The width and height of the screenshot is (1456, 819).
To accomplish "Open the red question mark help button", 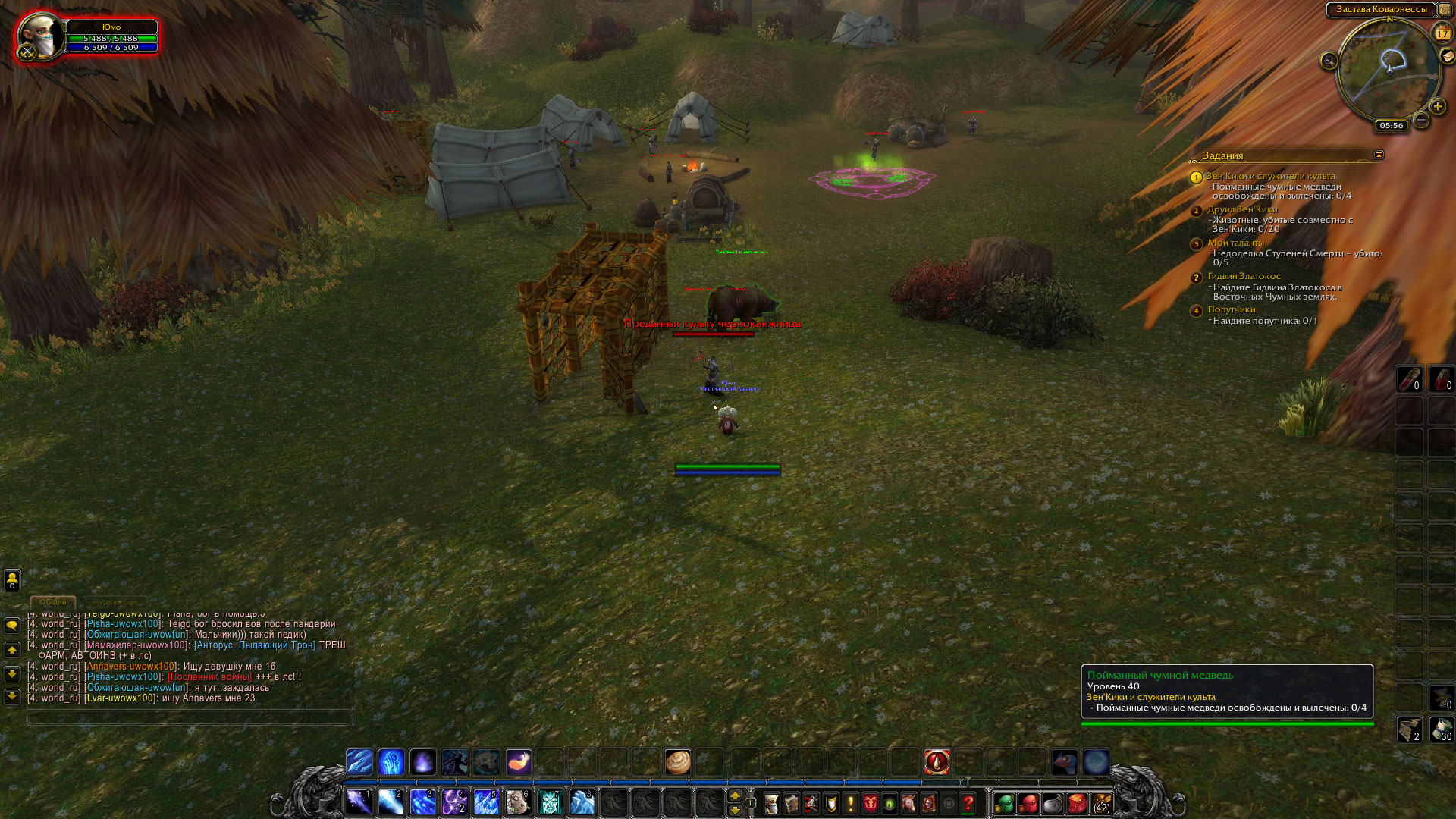I will [968, 803].
